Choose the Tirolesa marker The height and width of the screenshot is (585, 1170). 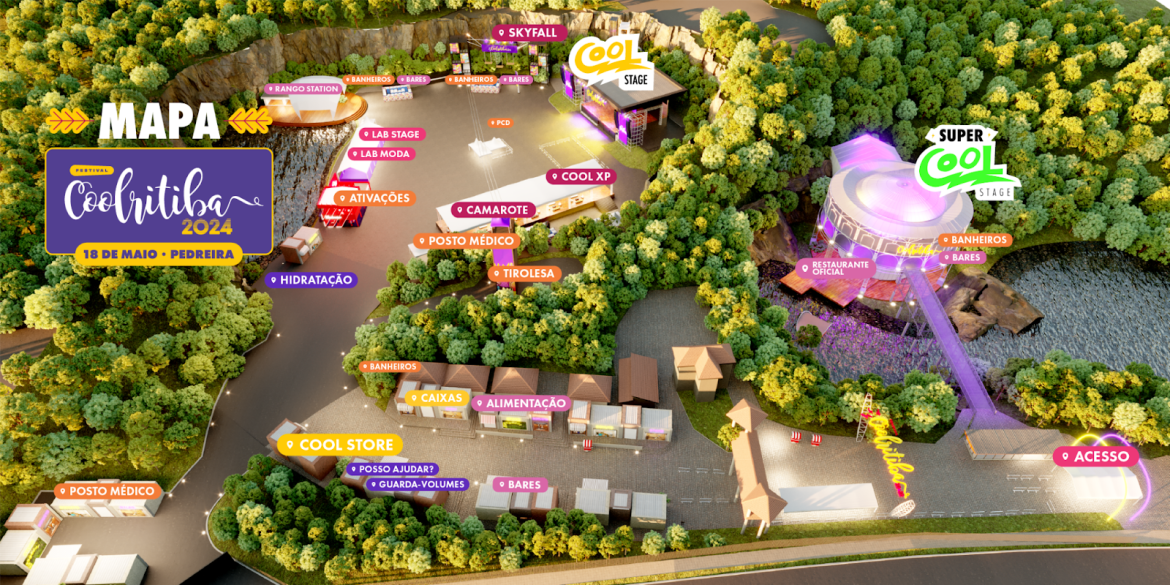pos(523,273)
